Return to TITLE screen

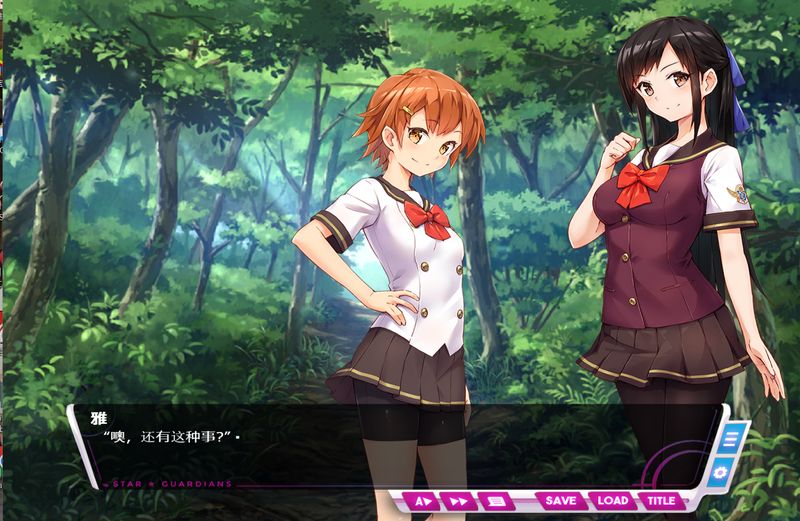click(x=661, y=501)
